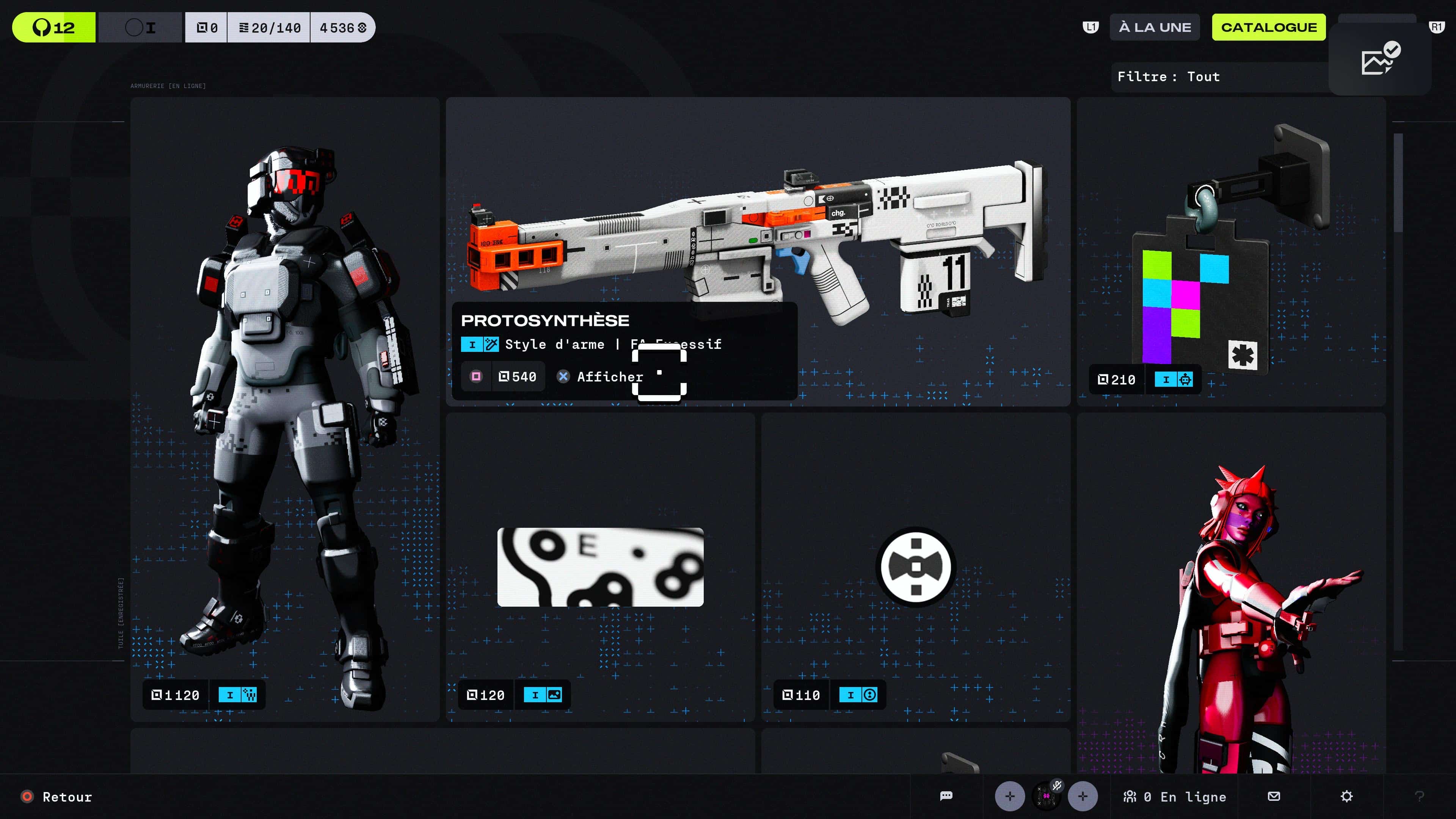Viewport: 1456px width, 819px height.
Task: Pick the round emblem priced 110
Action: pos(916,567)
